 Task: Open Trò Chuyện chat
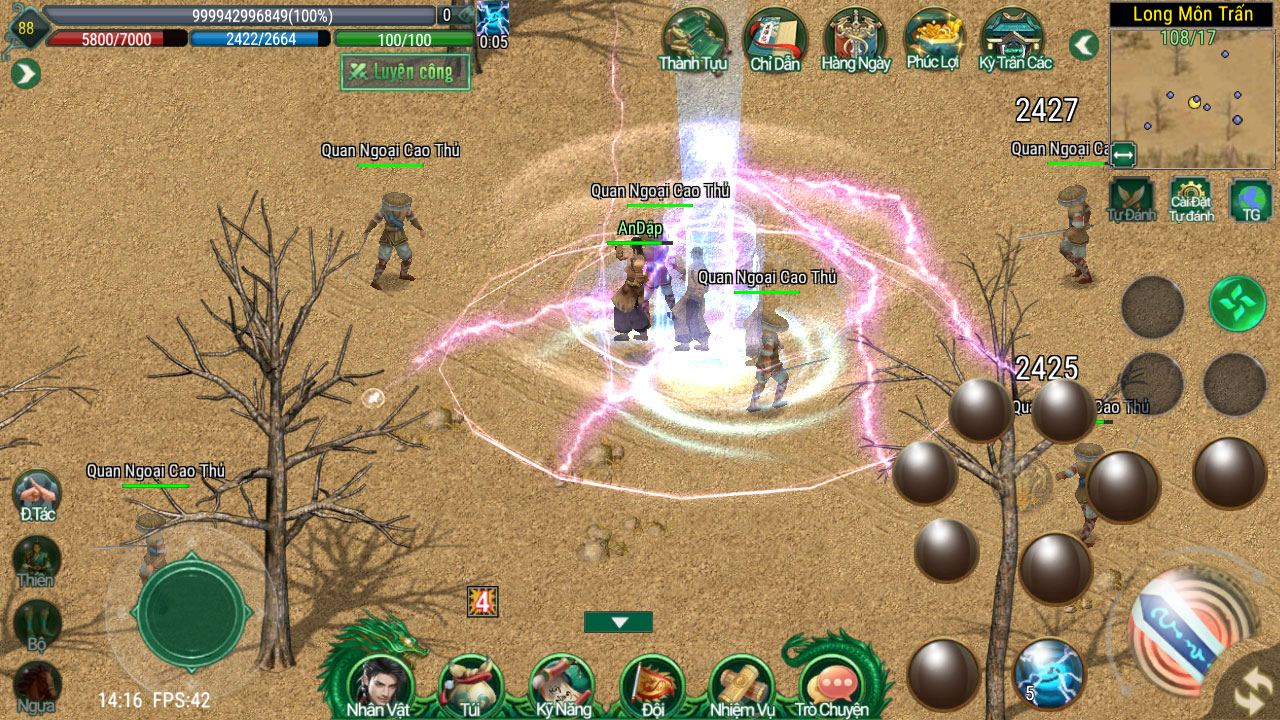click(x=832, y=684)
